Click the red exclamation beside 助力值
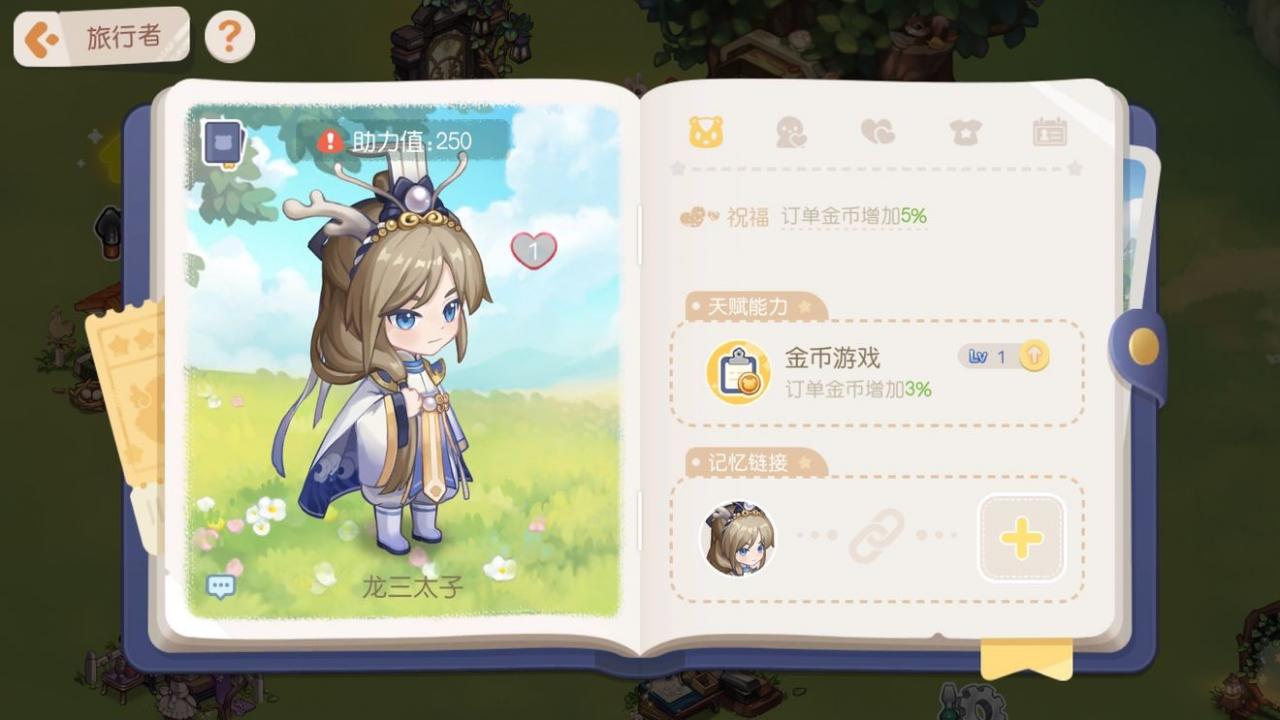The width and height of the screenshot is (1280, 720). pyautogui.click(x=330, y=140)
